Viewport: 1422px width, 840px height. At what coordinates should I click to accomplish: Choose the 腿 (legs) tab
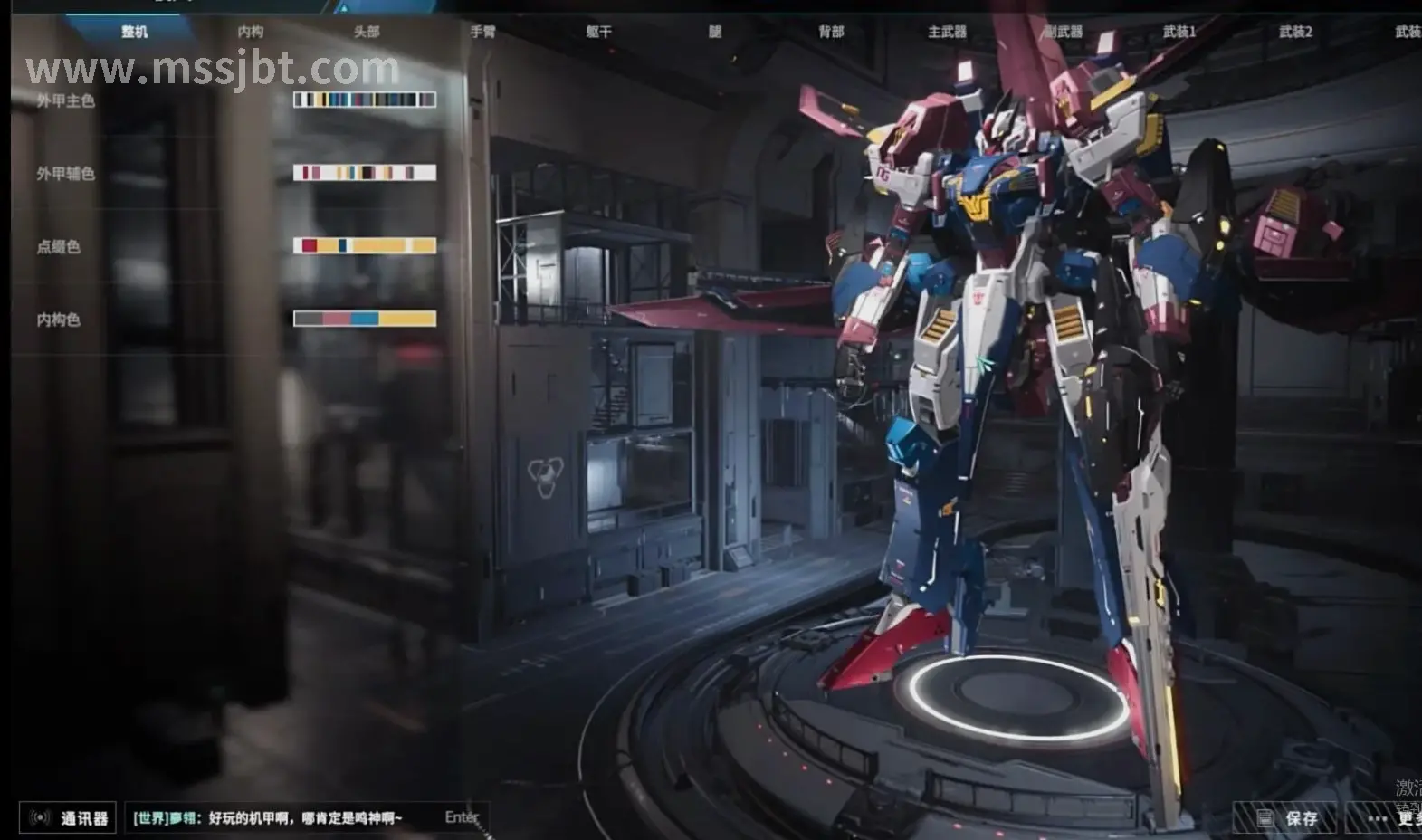click(715, 32)
